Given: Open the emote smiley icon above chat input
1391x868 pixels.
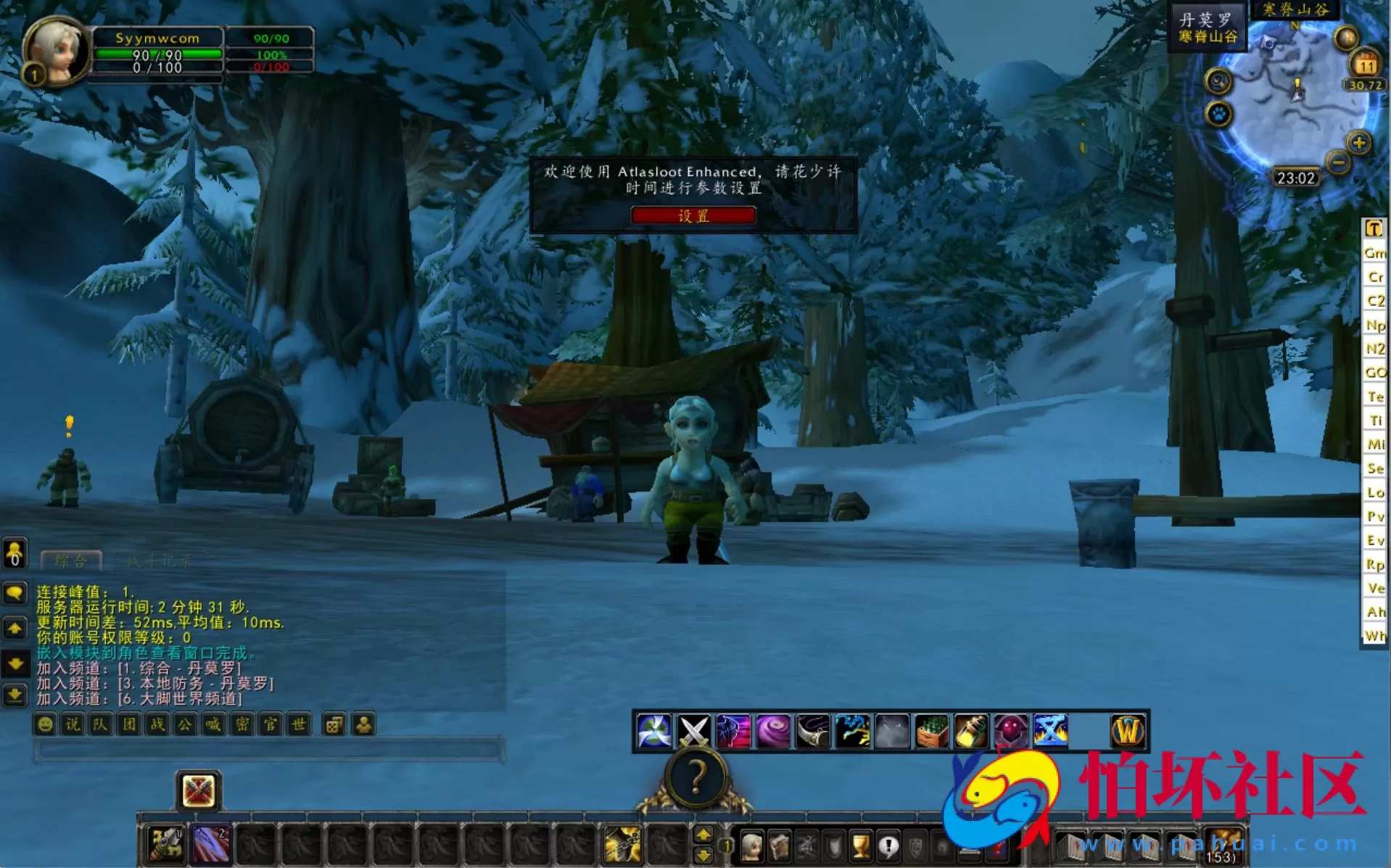Looking at the screenshot, I should [45, 724].
